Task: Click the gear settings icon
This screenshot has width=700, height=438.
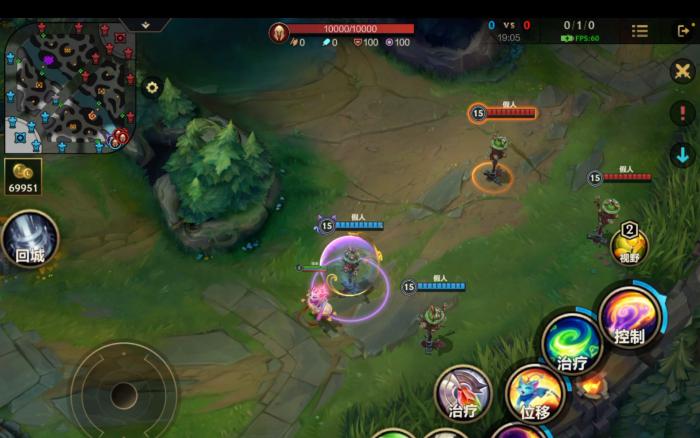Action: point(152,87)
